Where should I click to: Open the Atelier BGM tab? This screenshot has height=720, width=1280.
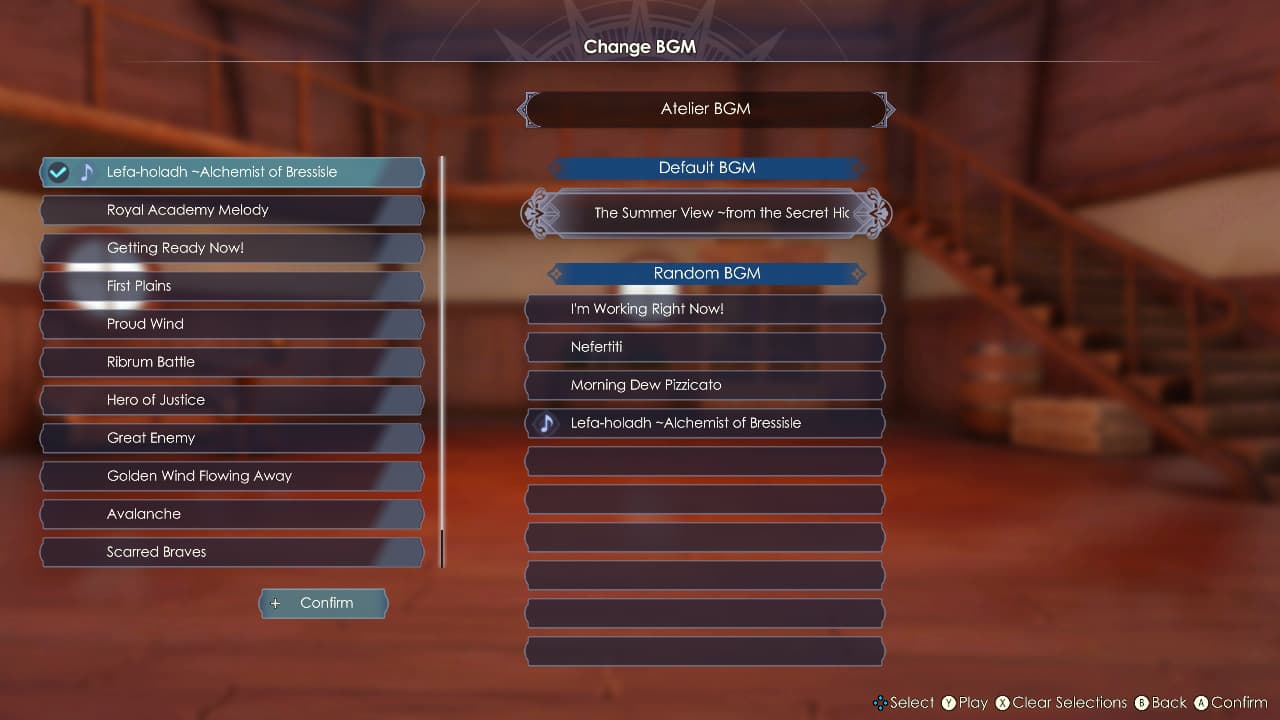(x=704, y=109)
